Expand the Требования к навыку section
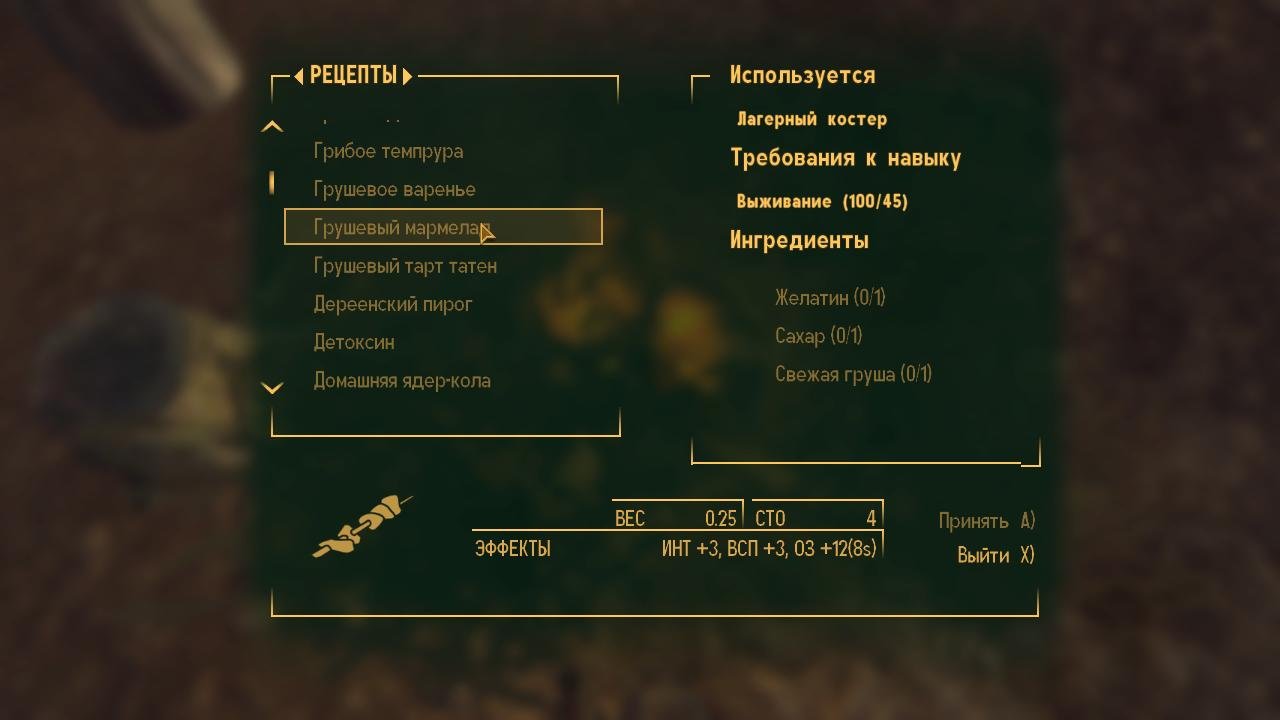The width and height of the screenshot is (1280, 720). (x=846, y=157)
